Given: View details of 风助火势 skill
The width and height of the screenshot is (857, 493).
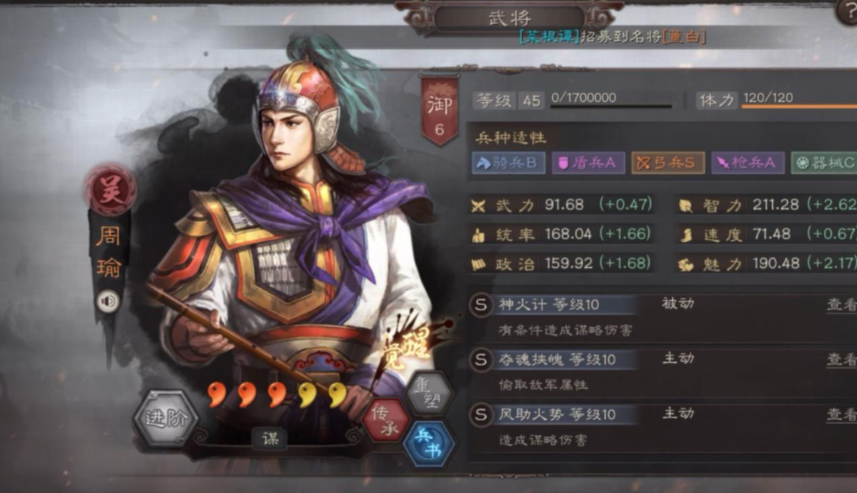Looking at the screenshot, I should (x=841, y=414).
